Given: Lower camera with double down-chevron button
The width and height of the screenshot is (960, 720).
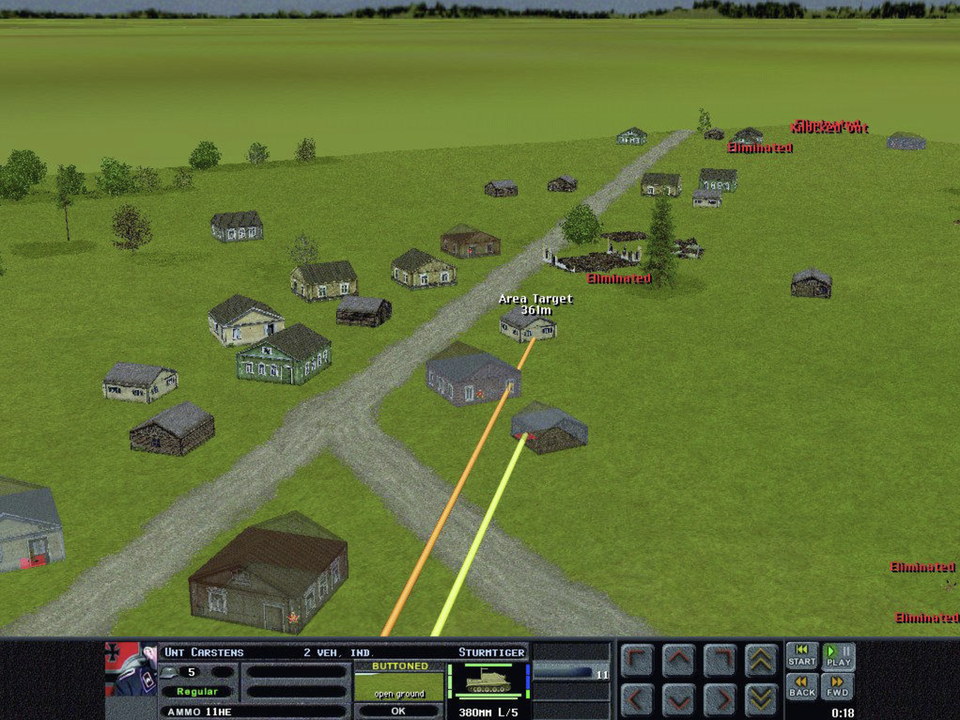Looking at the screenshot, I should tap(761, 697).
